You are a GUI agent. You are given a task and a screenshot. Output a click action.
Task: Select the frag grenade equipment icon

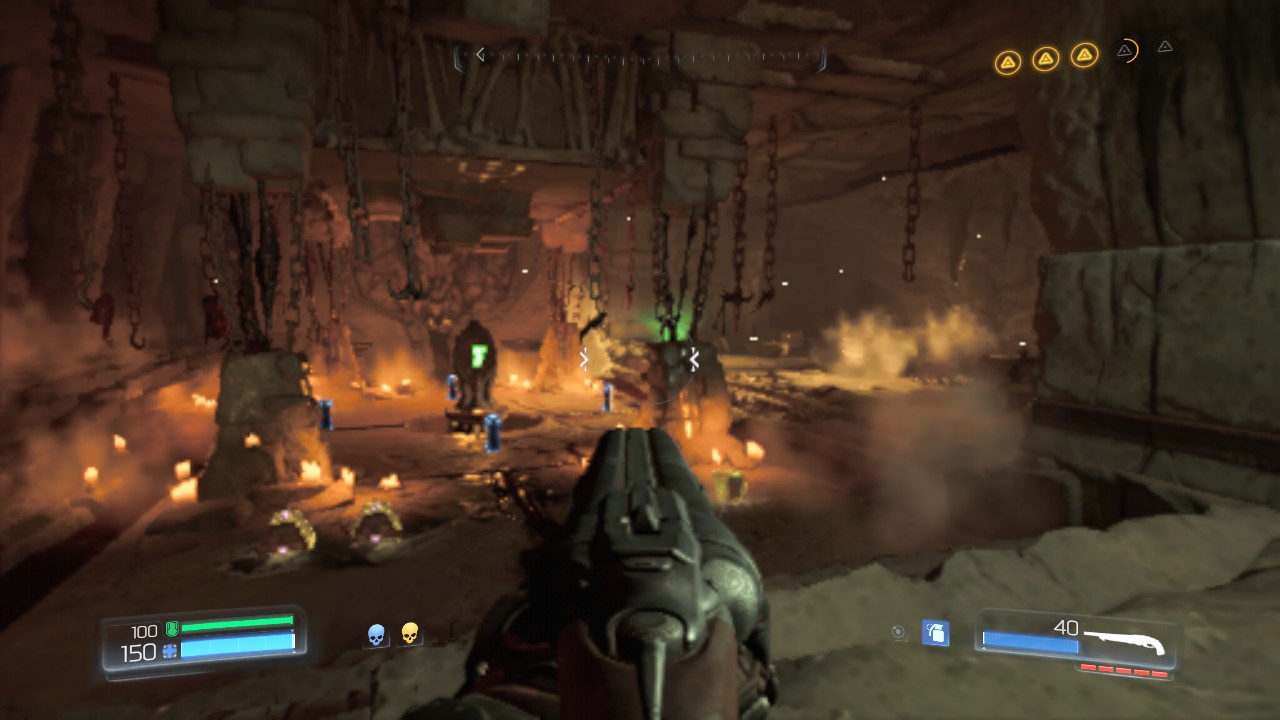(x=935, y=632)
